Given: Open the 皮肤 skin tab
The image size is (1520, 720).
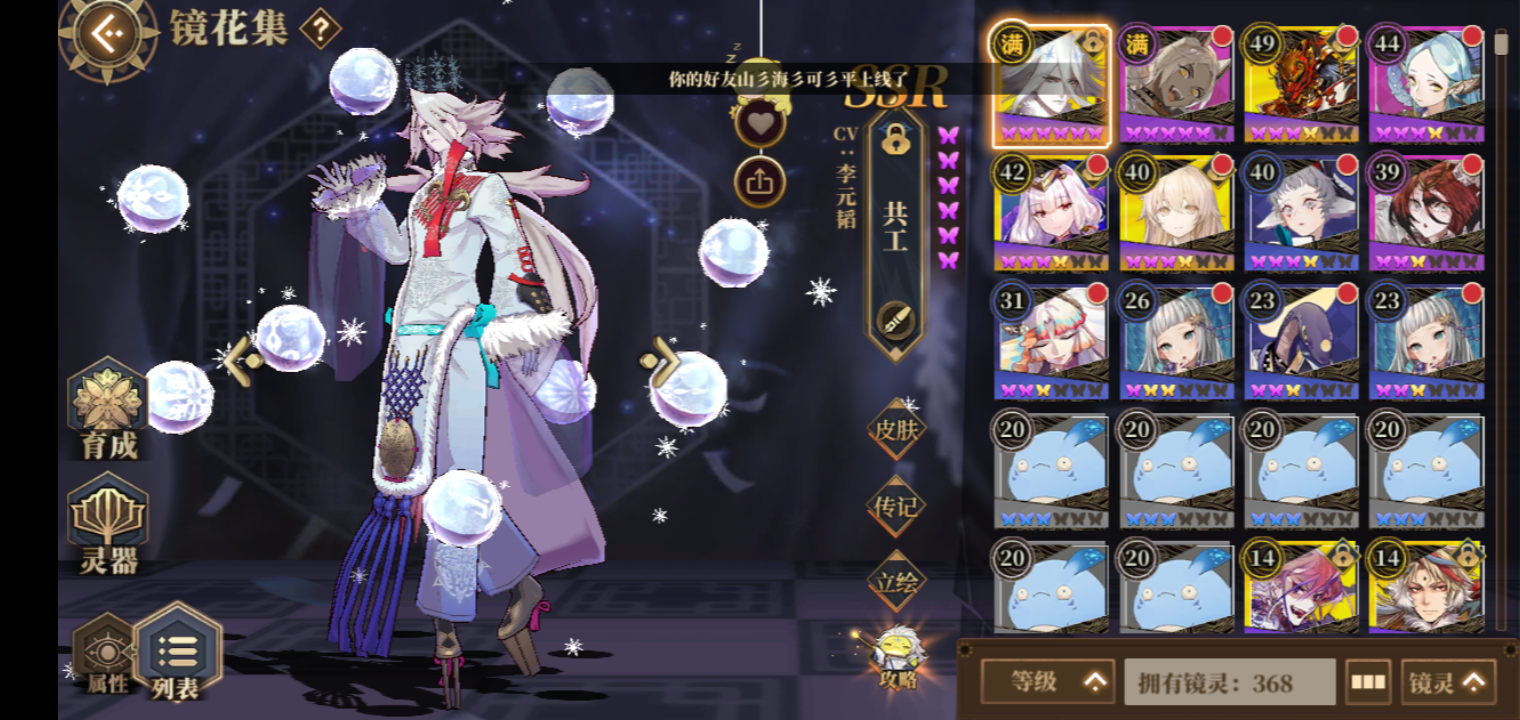Looking at the screenshot, I should coord(893,432).
